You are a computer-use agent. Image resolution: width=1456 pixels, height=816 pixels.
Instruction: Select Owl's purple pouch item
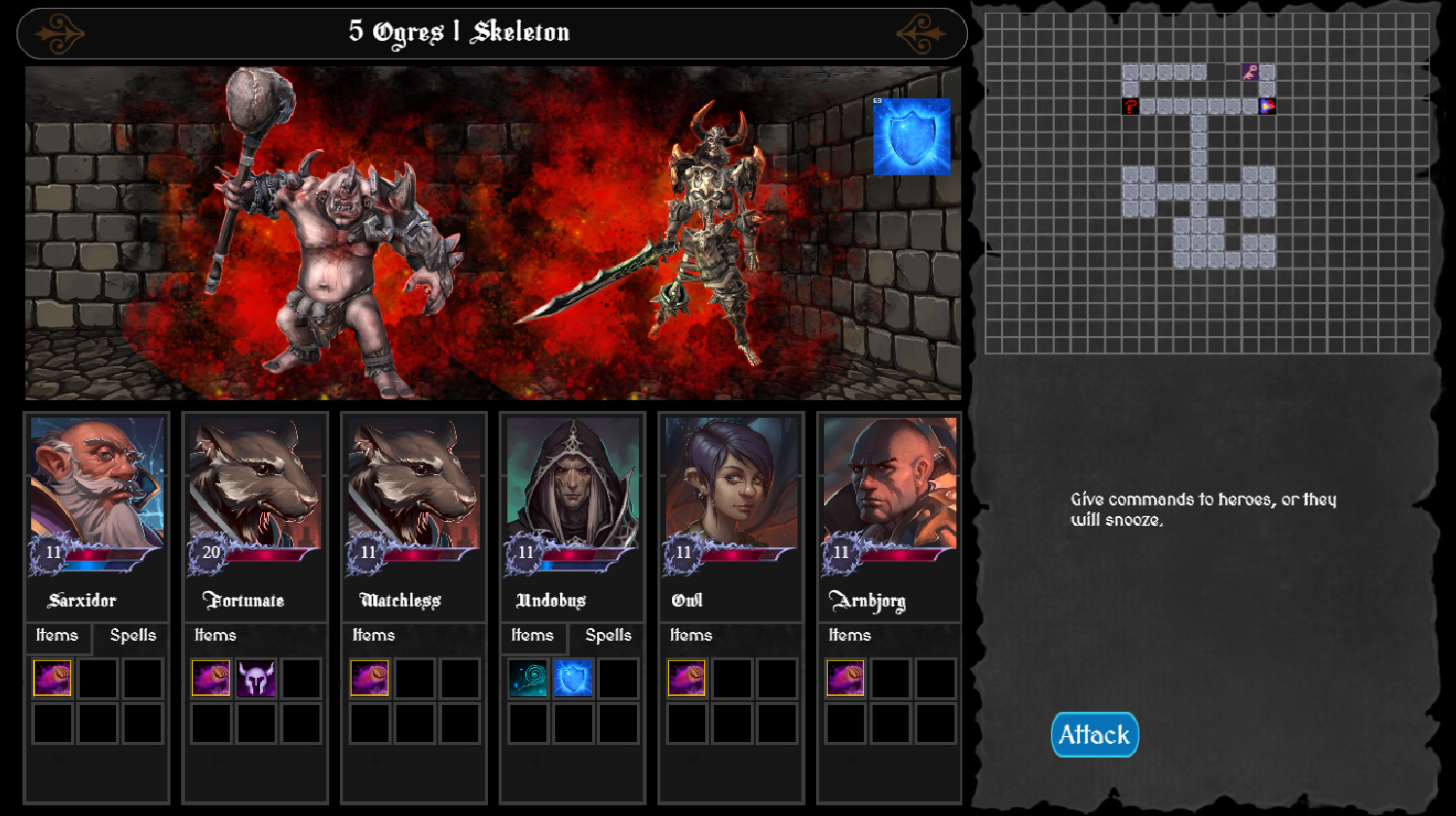click(687, 679)
